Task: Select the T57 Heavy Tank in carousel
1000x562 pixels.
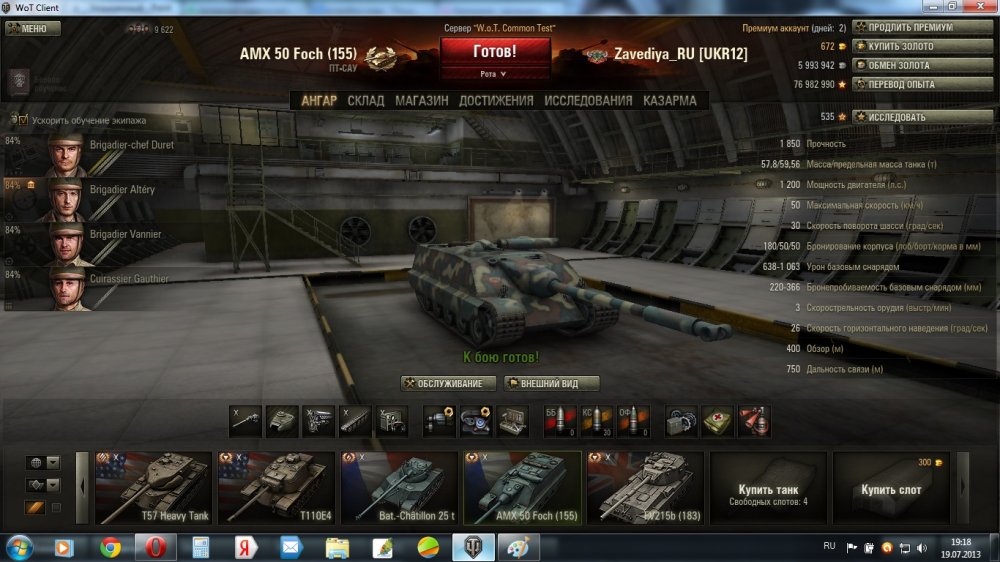Action: point(153,487)
